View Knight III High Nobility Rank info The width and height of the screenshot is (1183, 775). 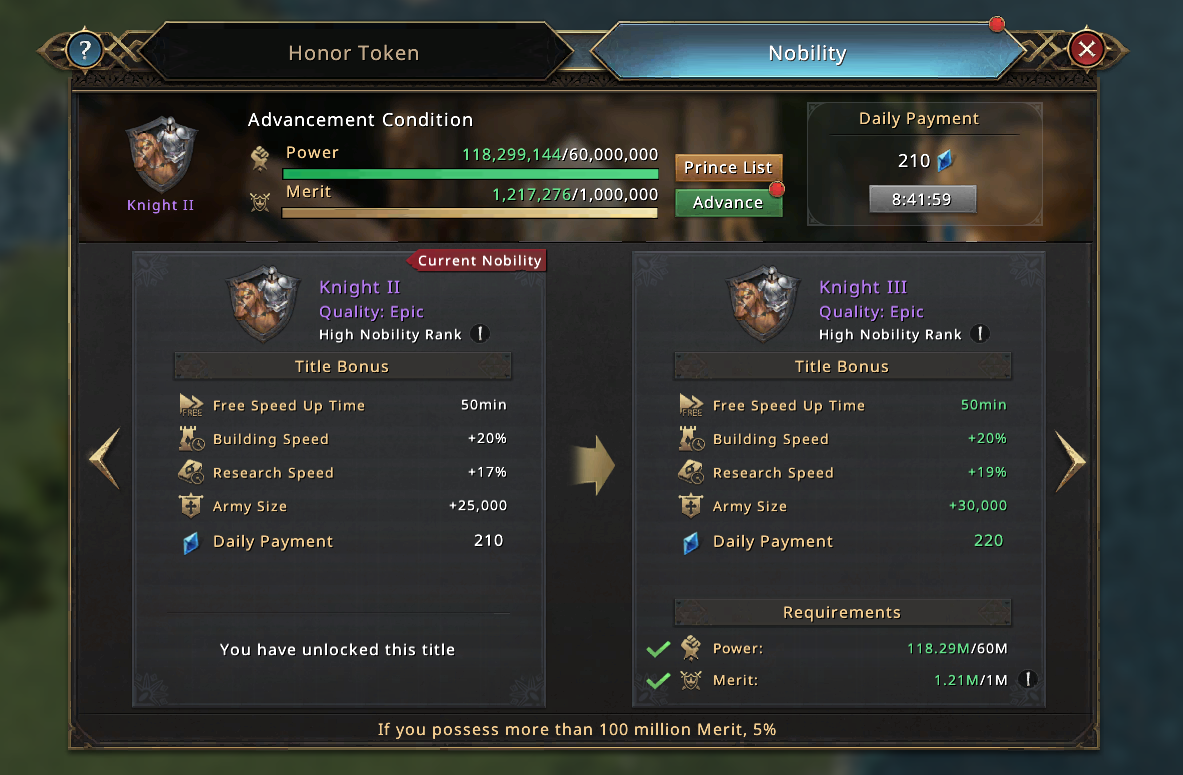(980, 334)
